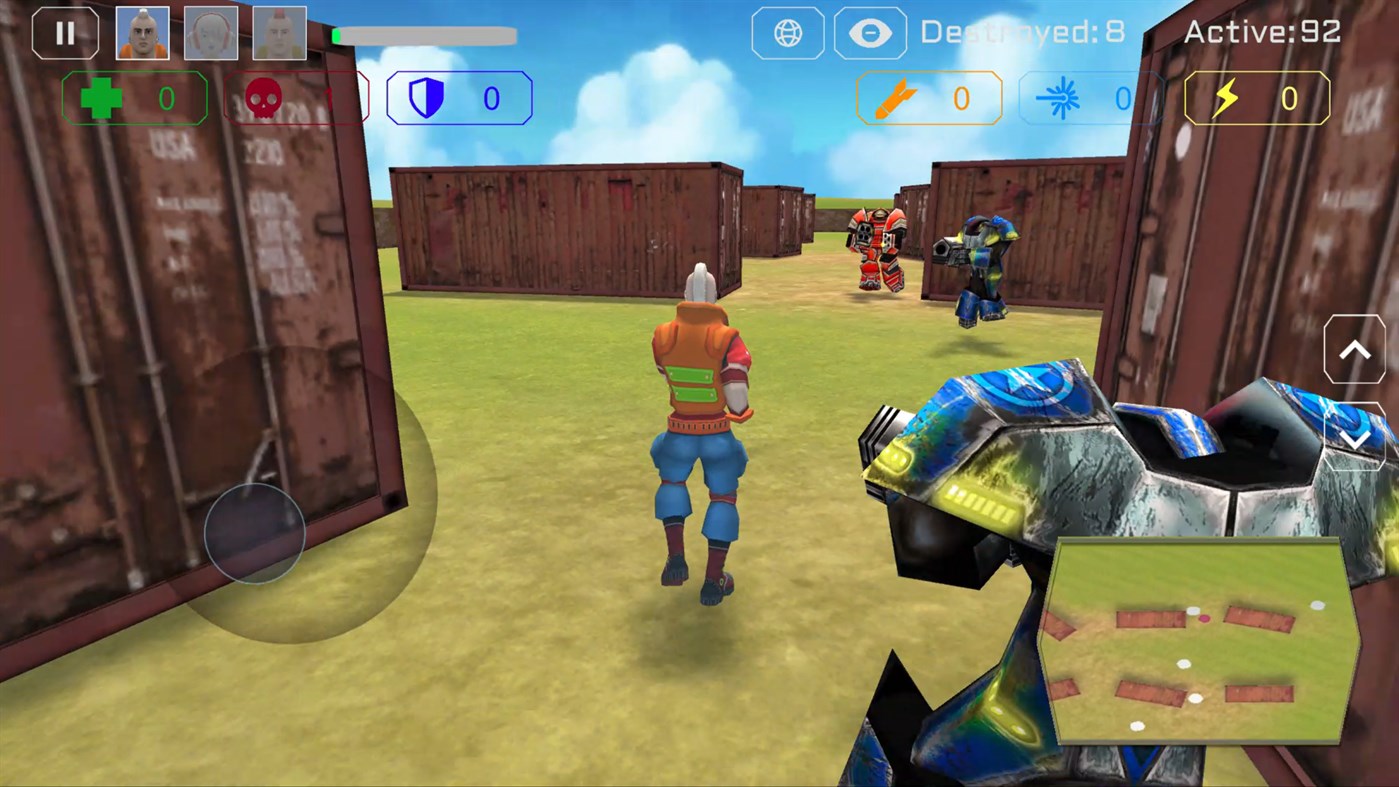Open the globe map view
The height and width of the screenshot is (787, 1399).
coord(787,32)
